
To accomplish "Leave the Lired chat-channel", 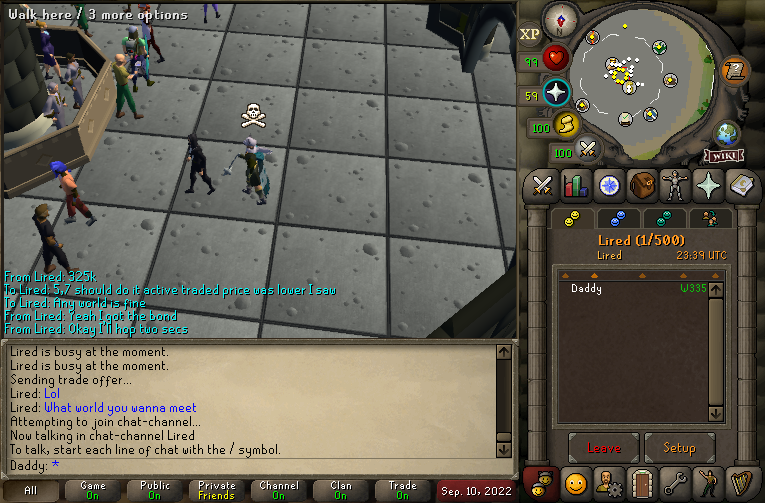I will pyautogui.click(x=604, y=447).
